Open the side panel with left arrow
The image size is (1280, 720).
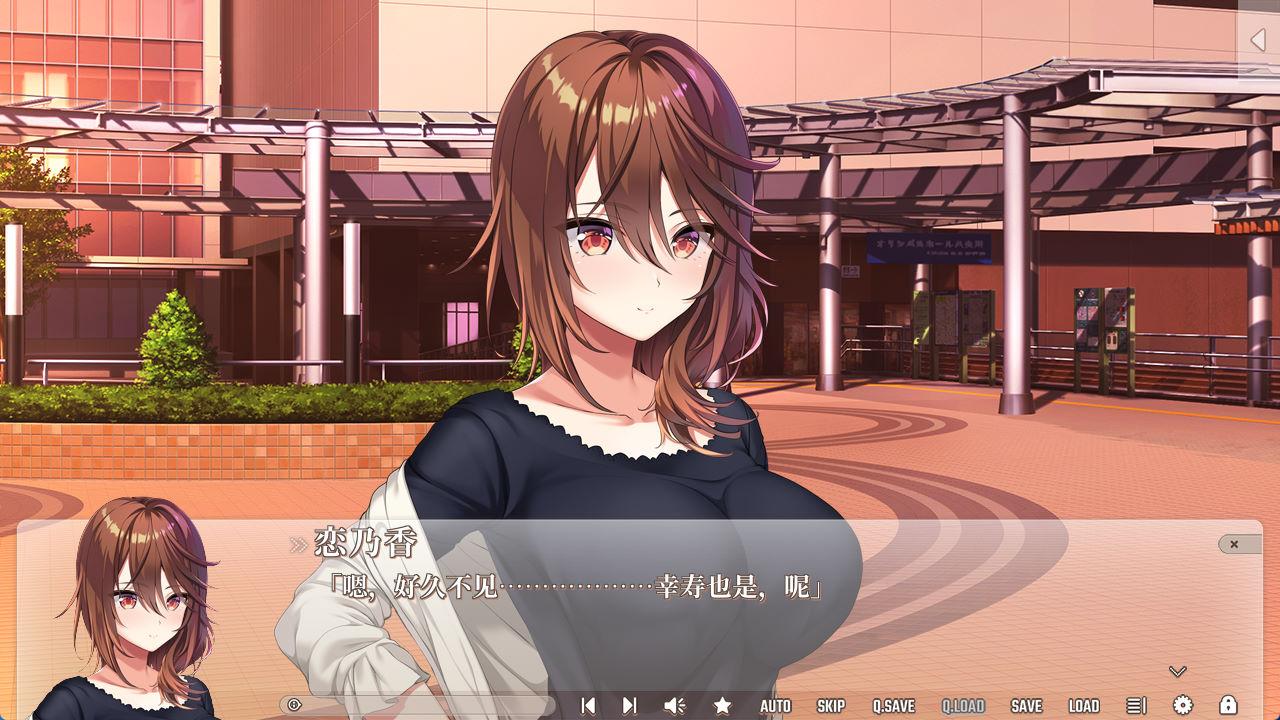click(1258, 40)
